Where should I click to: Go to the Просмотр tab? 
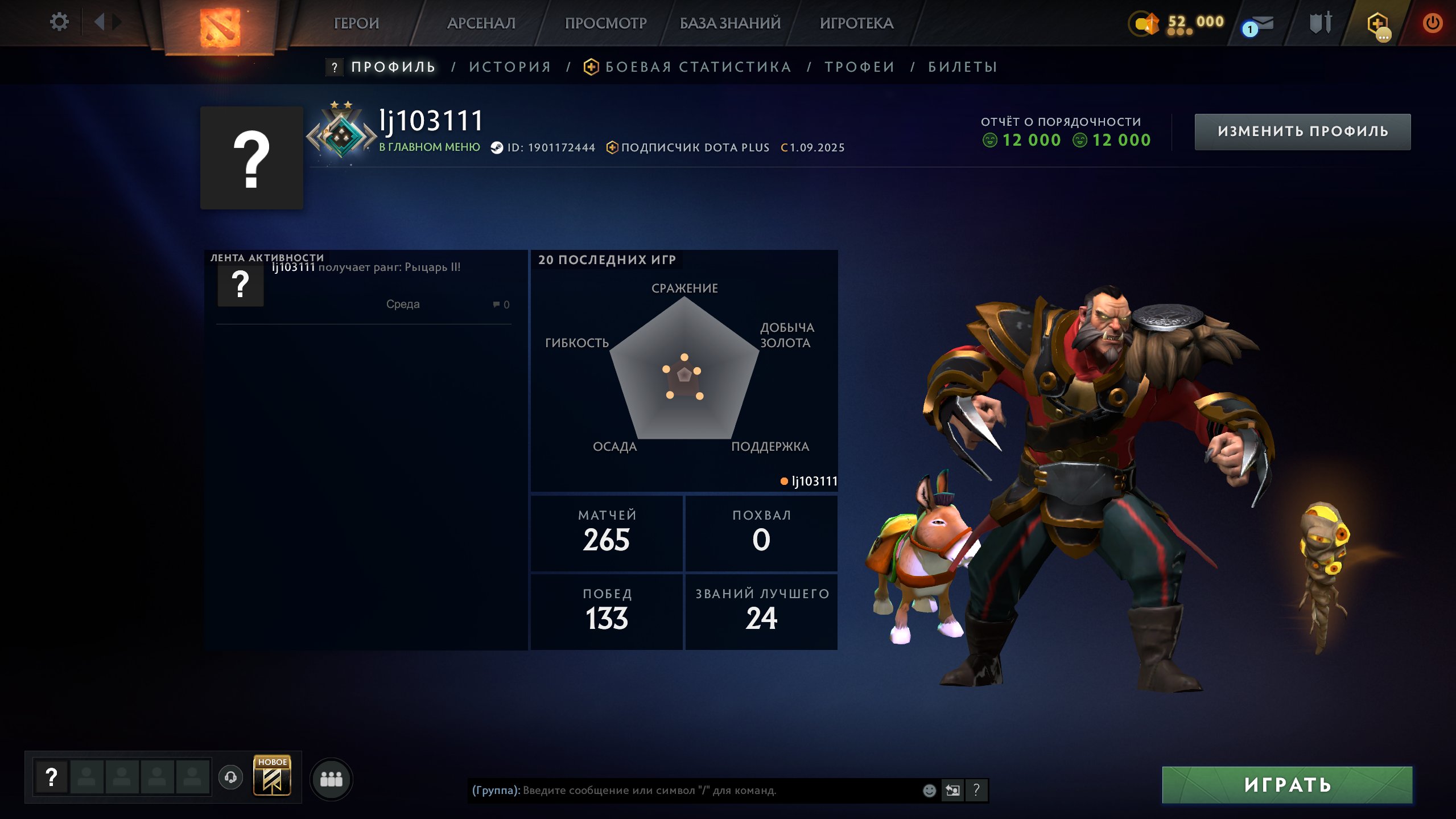point(605,23)
